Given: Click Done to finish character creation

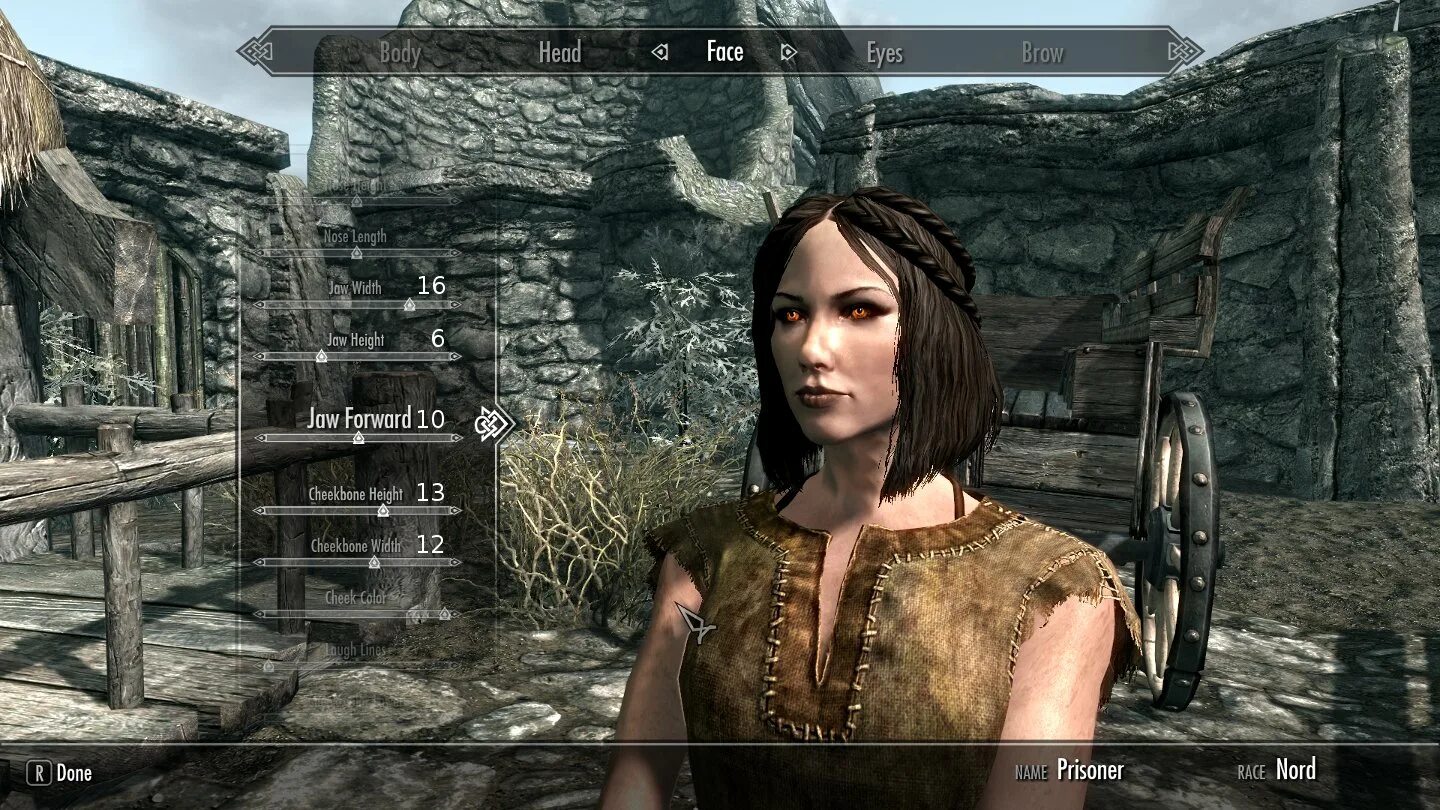Looking at the screenshot, I should pyautogui.click(x=62, y=773).
